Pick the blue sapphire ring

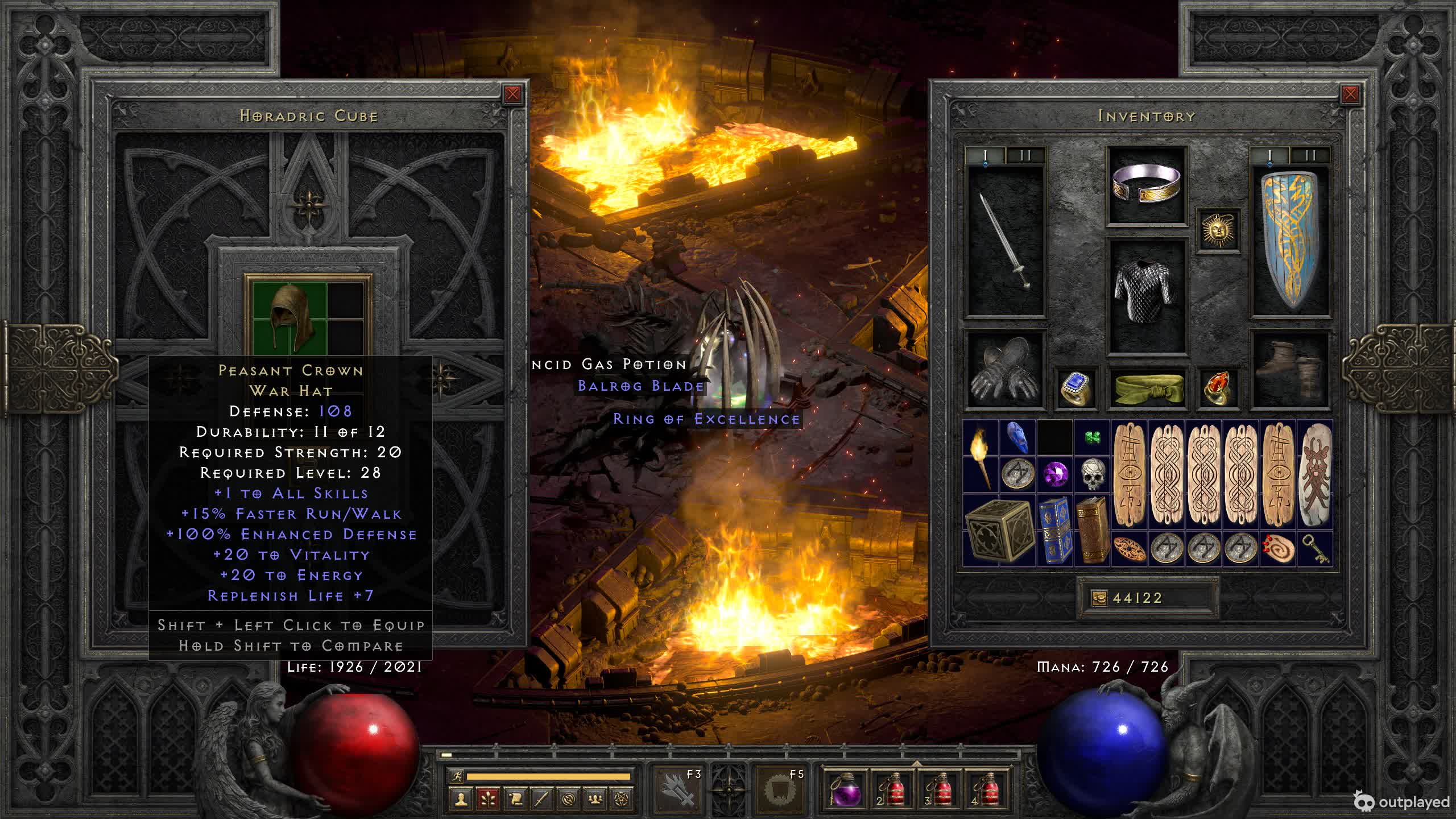1076,389
